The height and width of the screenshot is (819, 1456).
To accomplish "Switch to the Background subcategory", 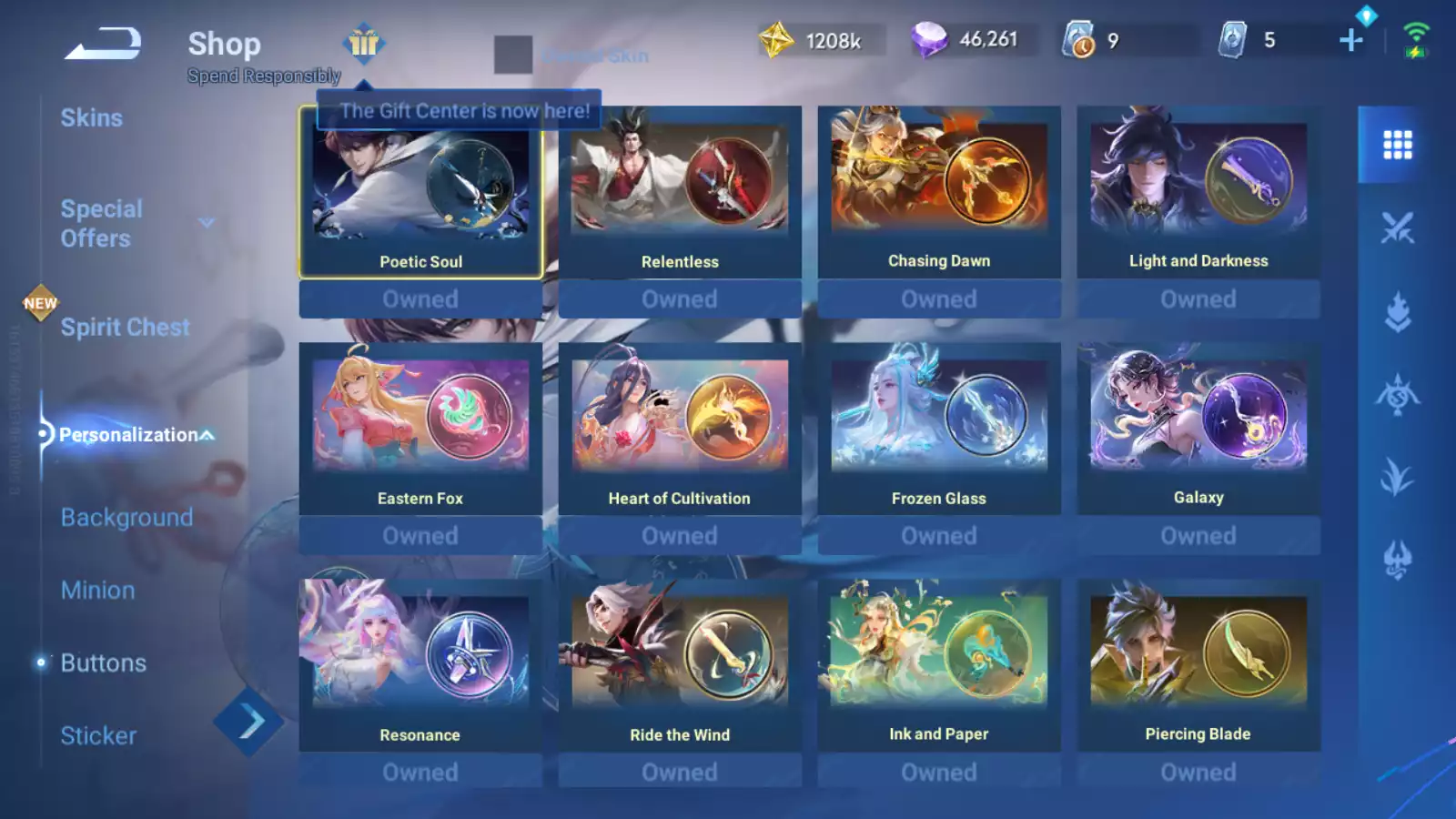I will point(126,517).
